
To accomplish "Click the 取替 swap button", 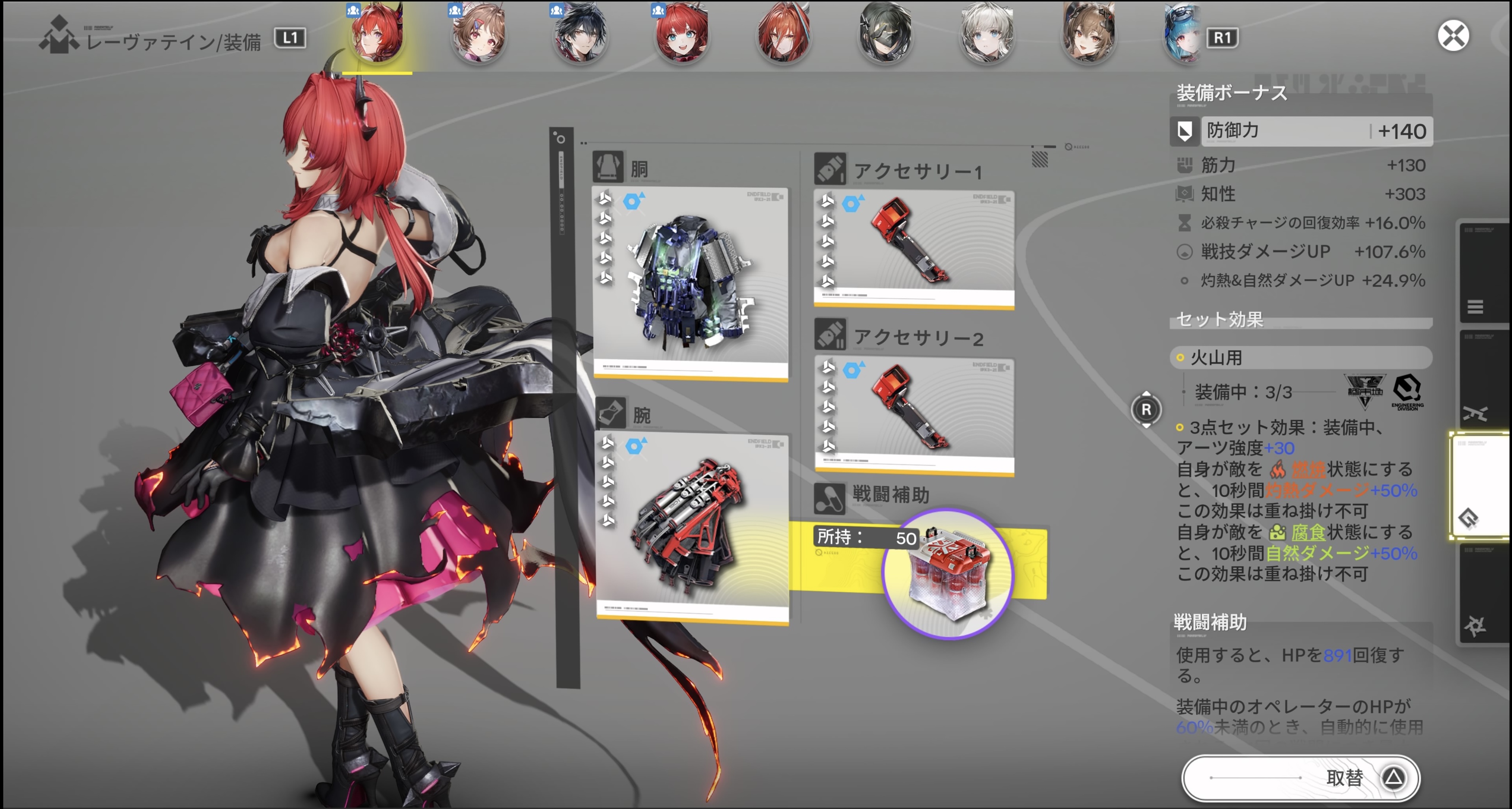I will tap(1300, 778).
